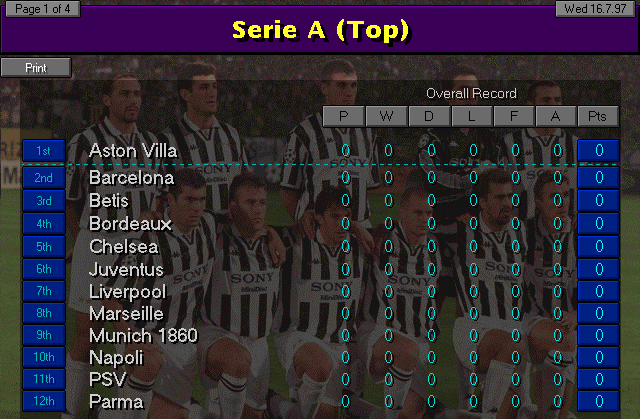Click on Juventus in the standings

pyautogui.click(x=126, y=269)
